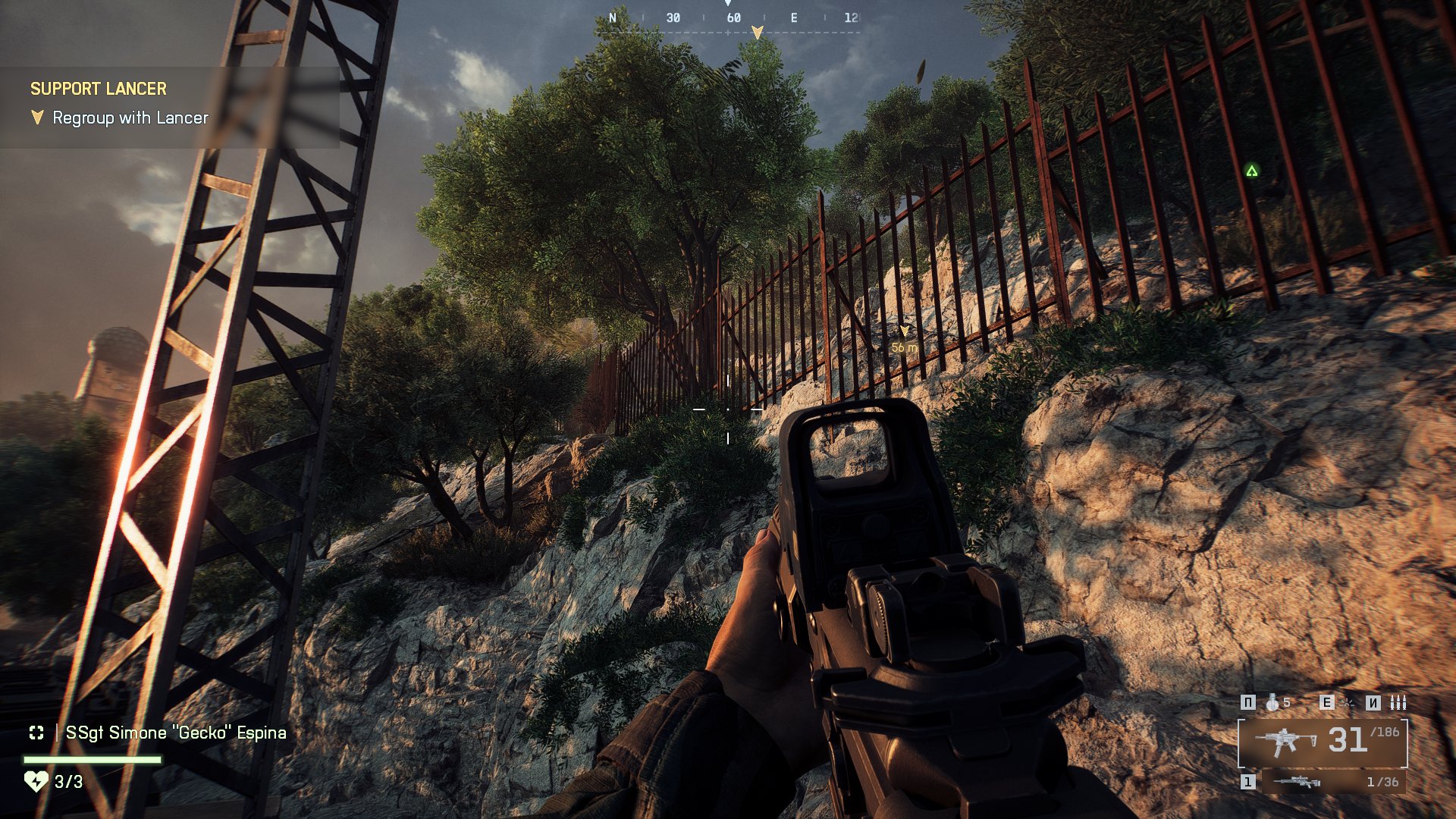Activate the flash gadget icon
Image resolution: width=1456 pixels, height=819 pixels.
coord(1347,703)
